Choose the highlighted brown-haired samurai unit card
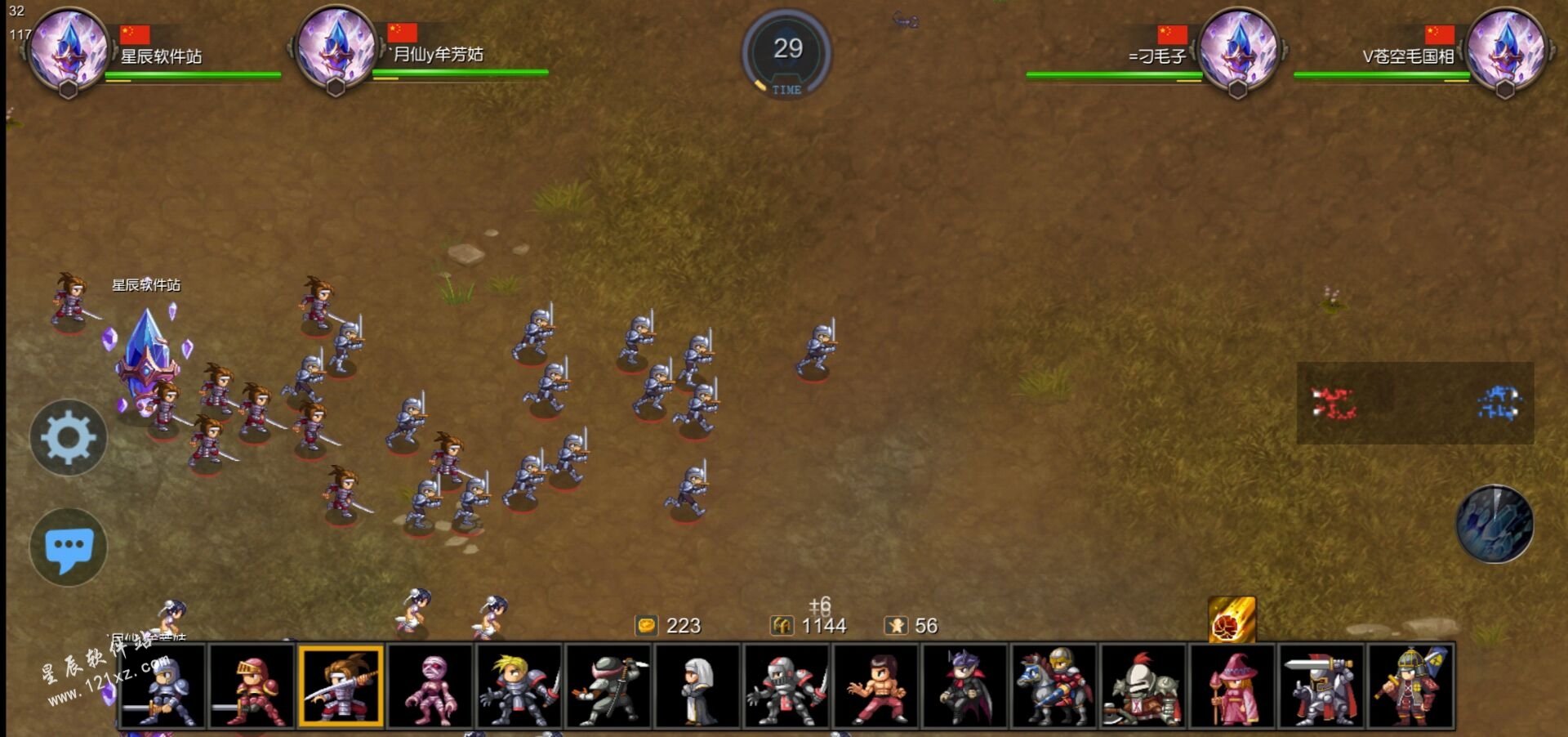1568x737 pixels. click(341, 686)
